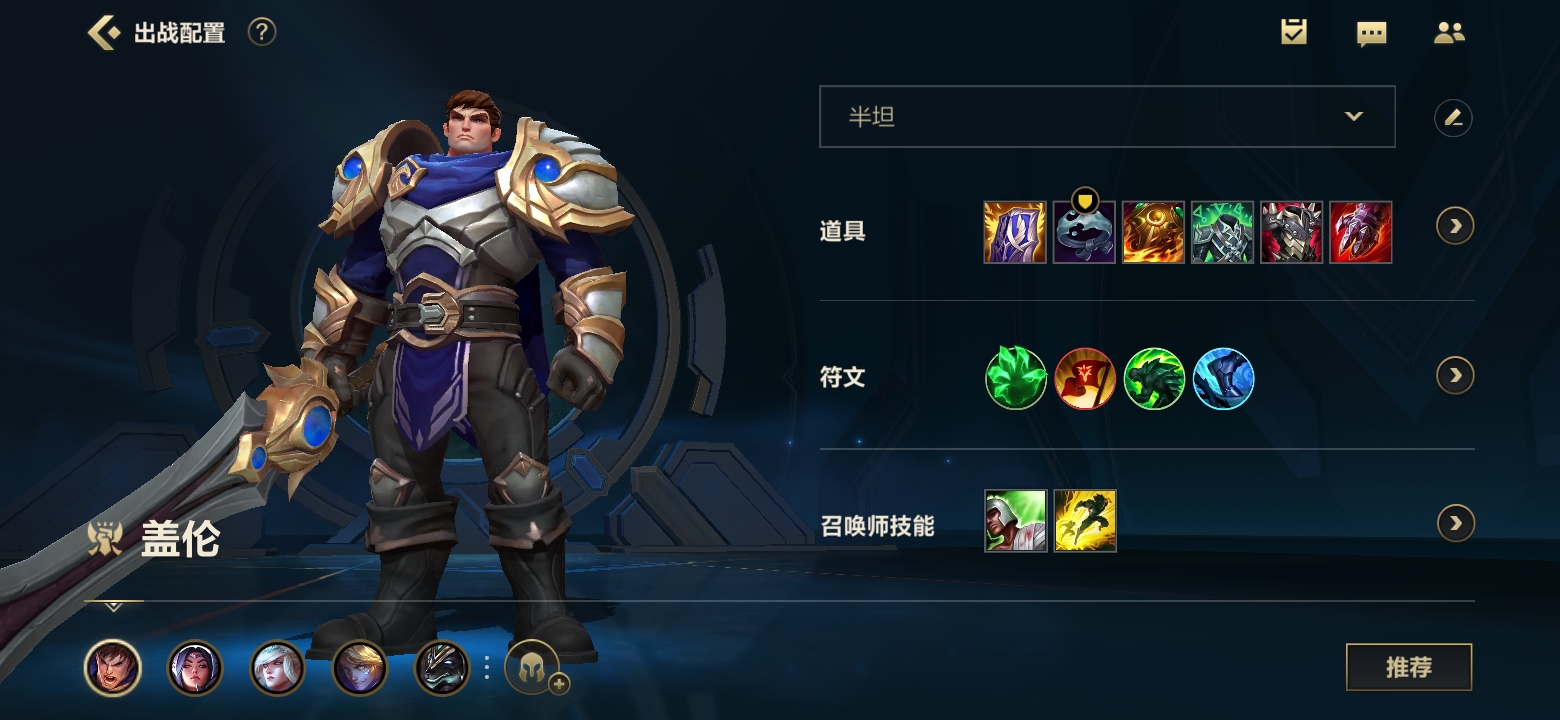Open the friends list icon

pyautogui.click(x=1448, y=32)
